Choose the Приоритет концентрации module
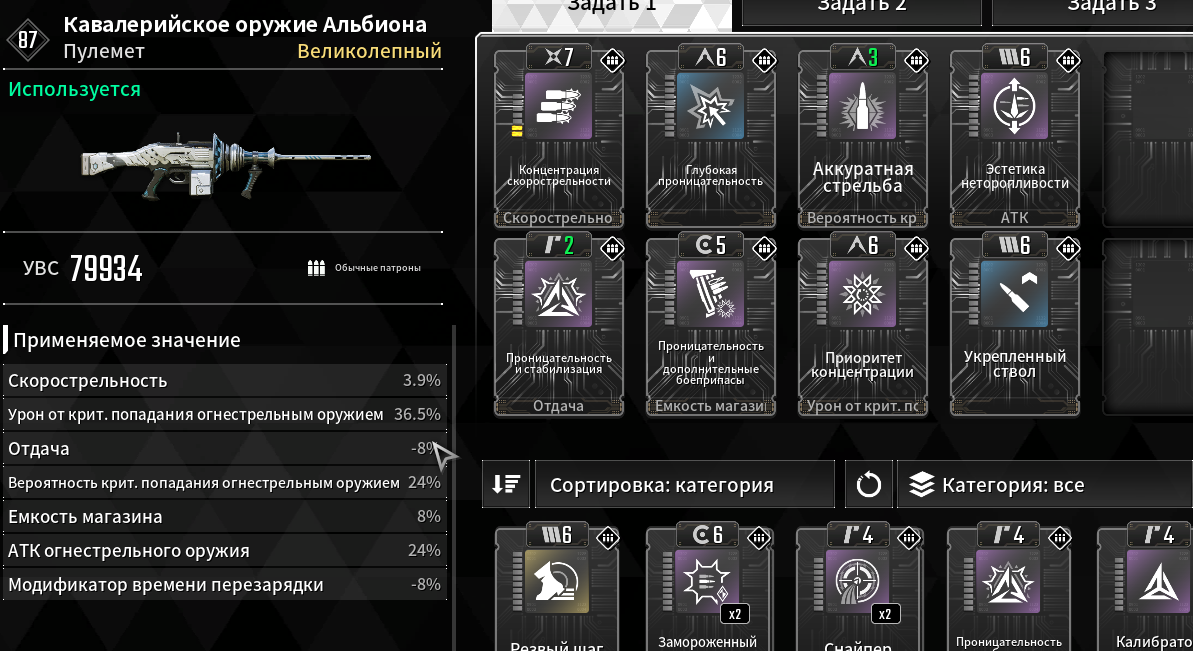The height and width of the screenshot is (651, 1193). [862, 325]
